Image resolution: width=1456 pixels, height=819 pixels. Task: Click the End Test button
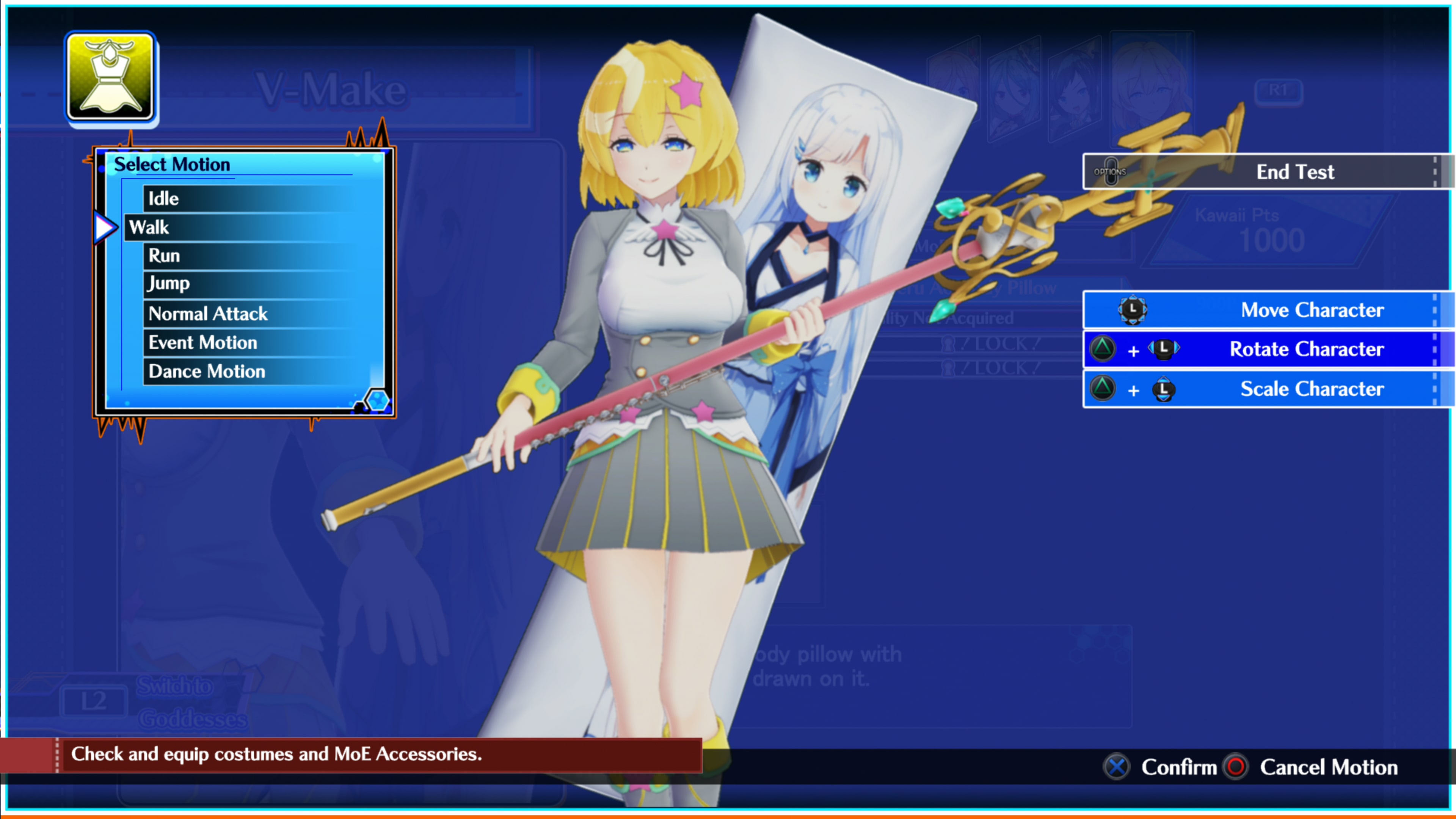point(1295,171)
